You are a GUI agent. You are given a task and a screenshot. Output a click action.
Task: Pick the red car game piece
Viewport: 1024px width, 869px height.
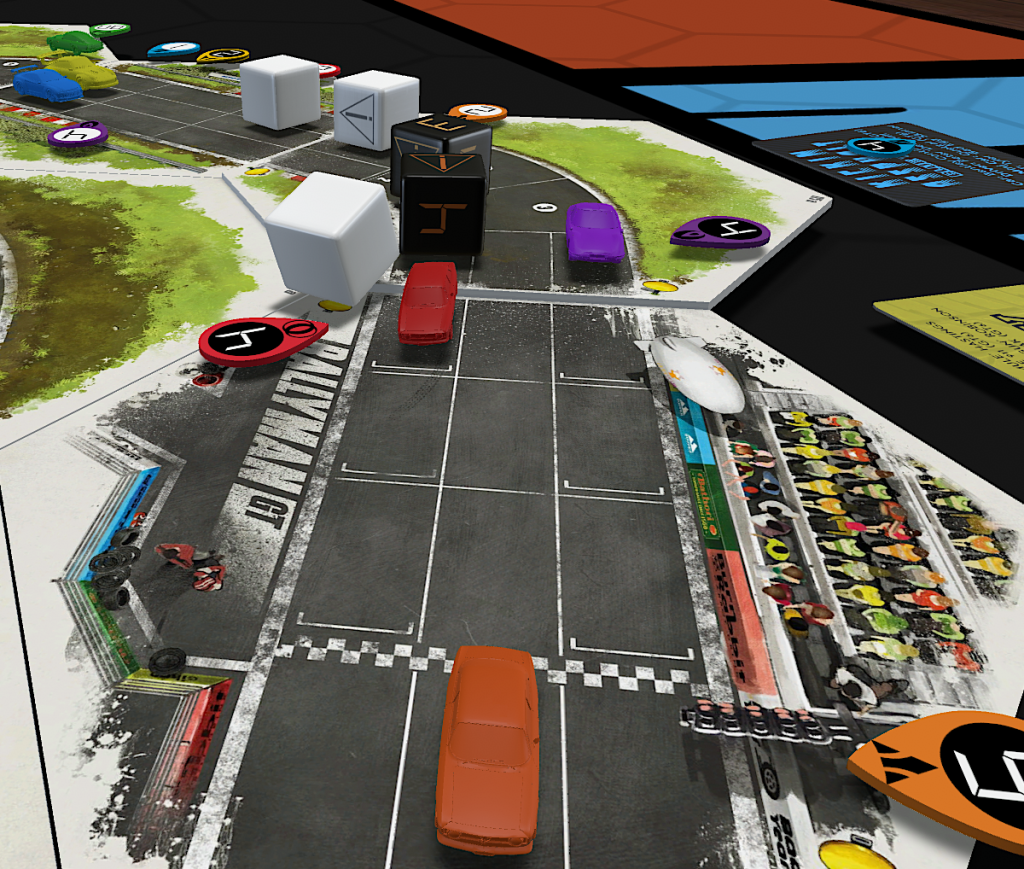pos(428,301)
